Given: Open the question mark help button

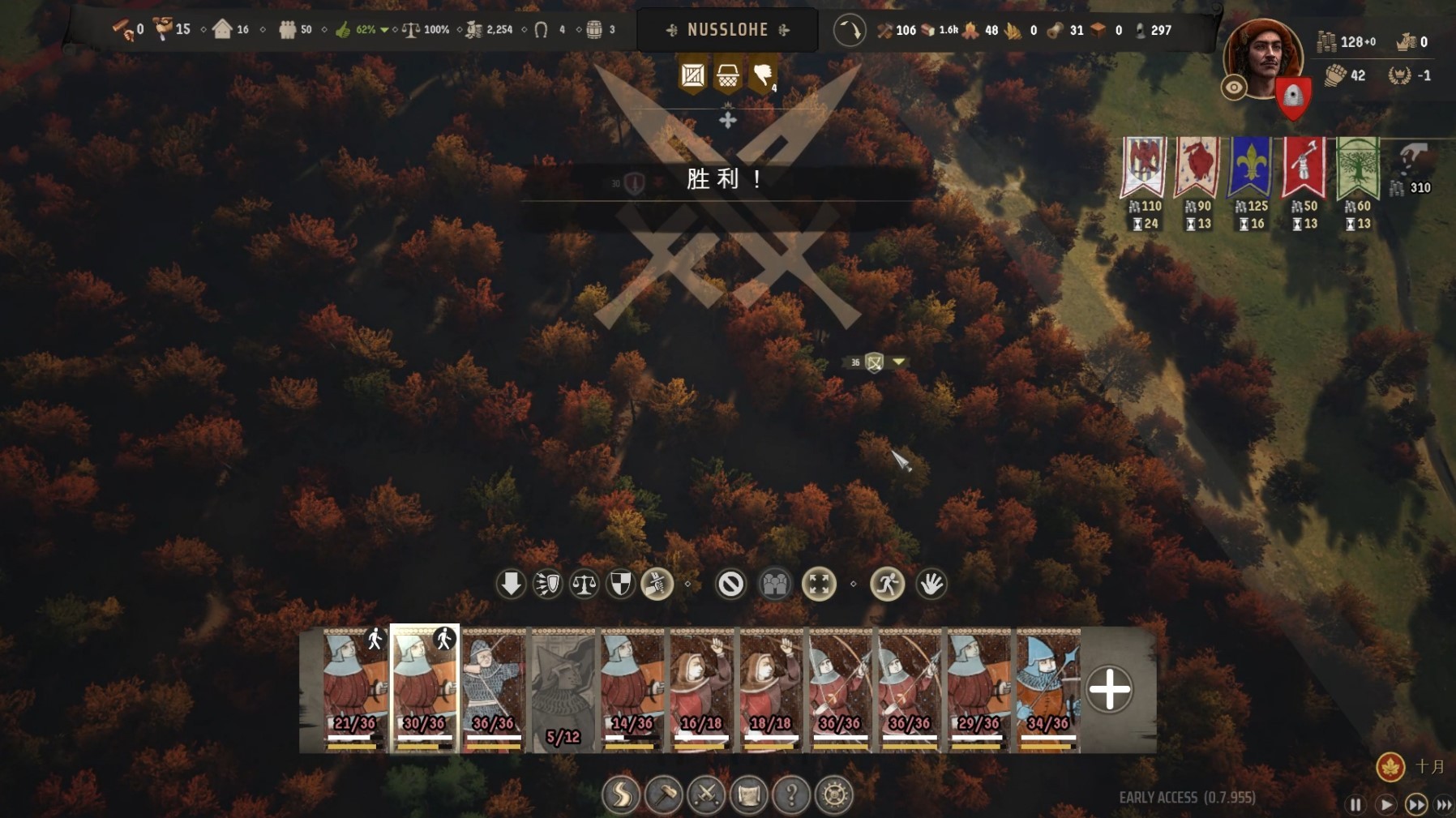Looking at the screenshot, I should (x=791, y=795).
